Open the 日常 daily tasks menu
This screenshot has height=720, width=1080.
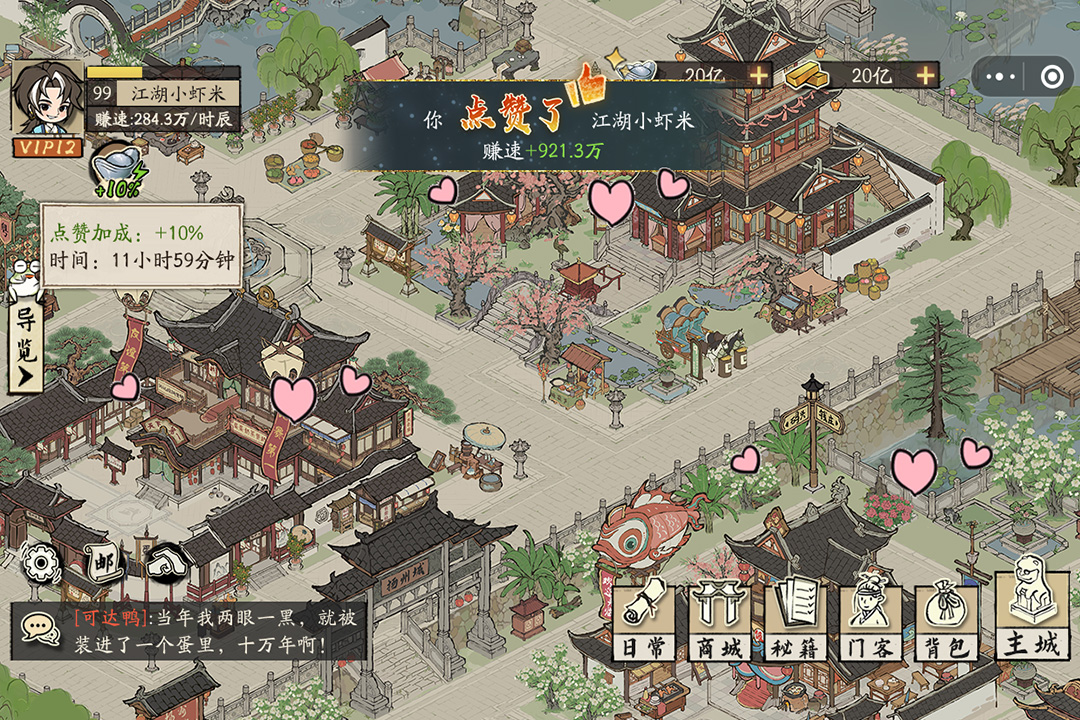click(642, 620)
